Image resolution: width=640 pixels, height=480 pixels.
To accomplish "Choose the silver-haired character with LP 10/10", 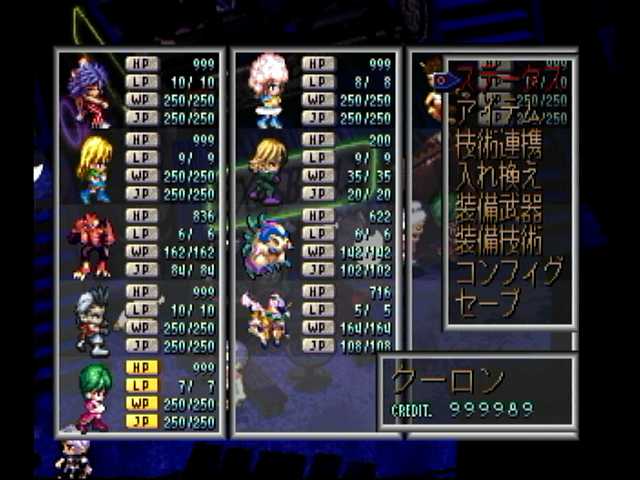I will tap(93, 320).
